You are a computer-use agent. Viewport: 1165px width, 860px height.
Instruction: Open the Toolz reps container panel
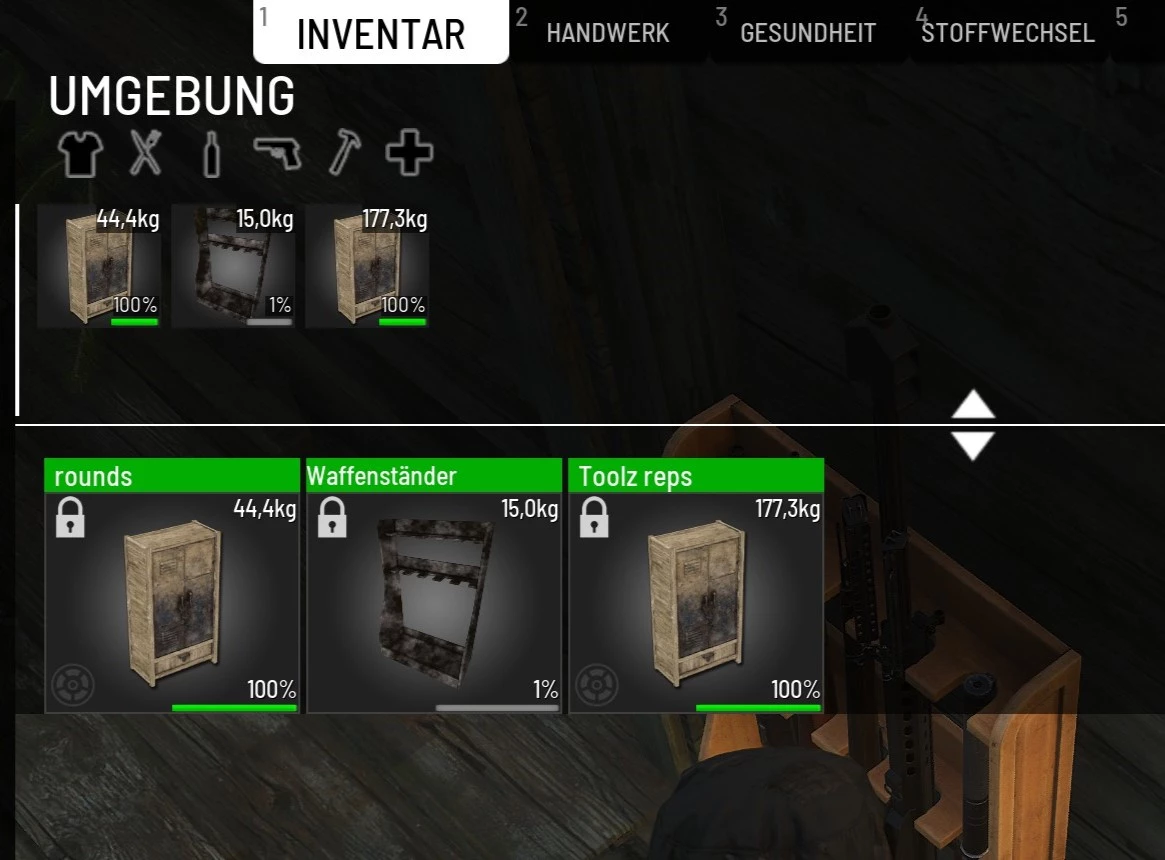[696, 601]
